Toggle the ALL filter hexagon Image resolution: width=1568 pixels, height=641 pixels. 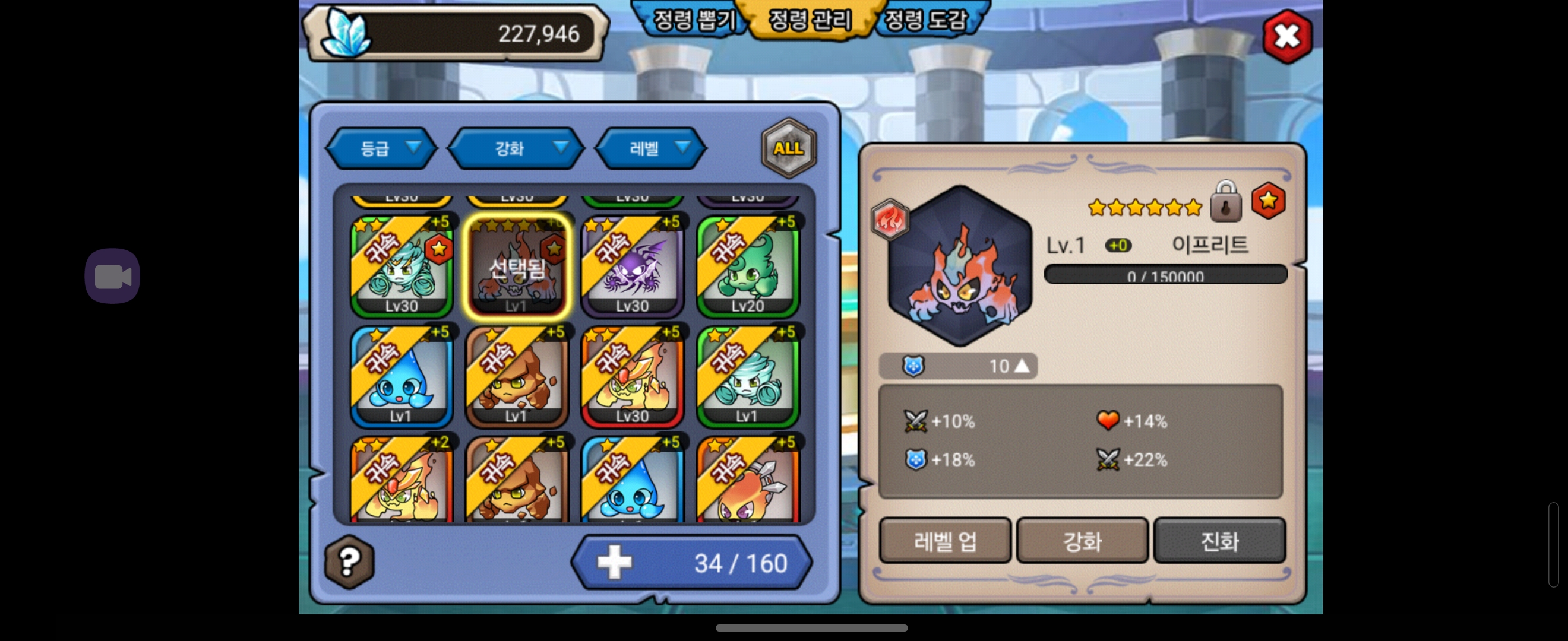pyautogui.click(x=788, y=148)
